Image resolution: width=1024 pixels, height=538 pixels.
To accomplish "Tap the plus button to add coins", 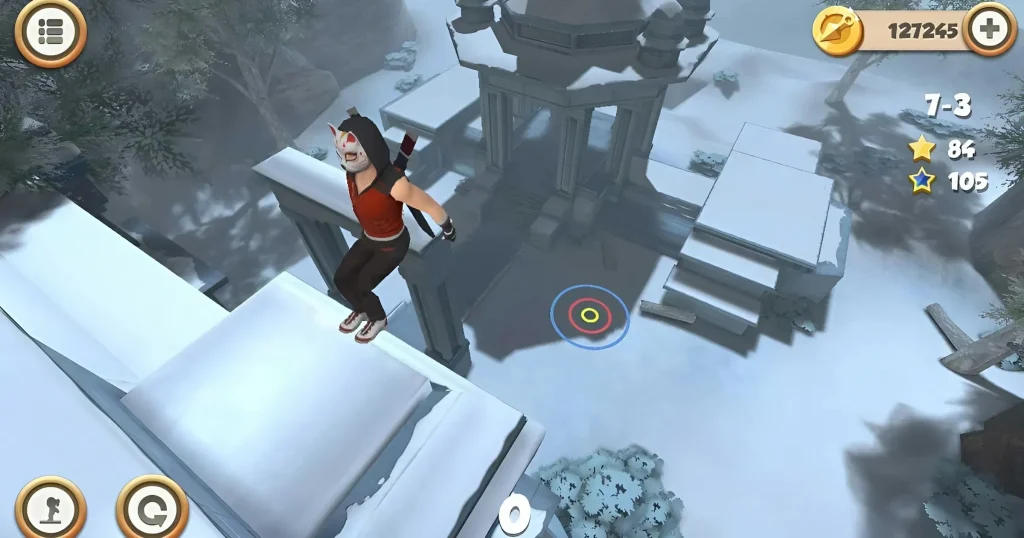I will pos(990,29).
